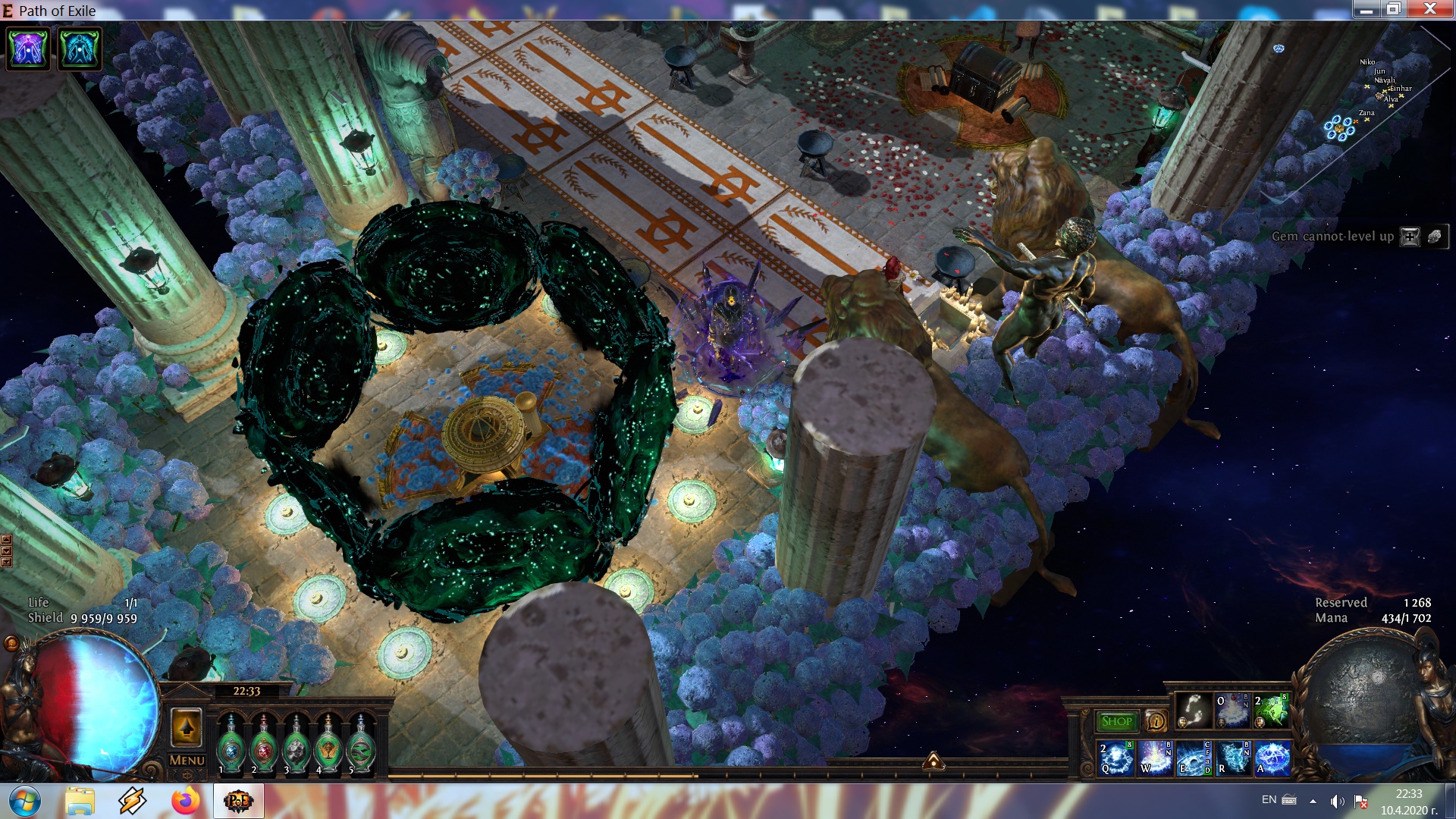Open the green Shop button
Image resolution: width=1456 pixels, height=819 pixels.
click(x=1116, y=721)
